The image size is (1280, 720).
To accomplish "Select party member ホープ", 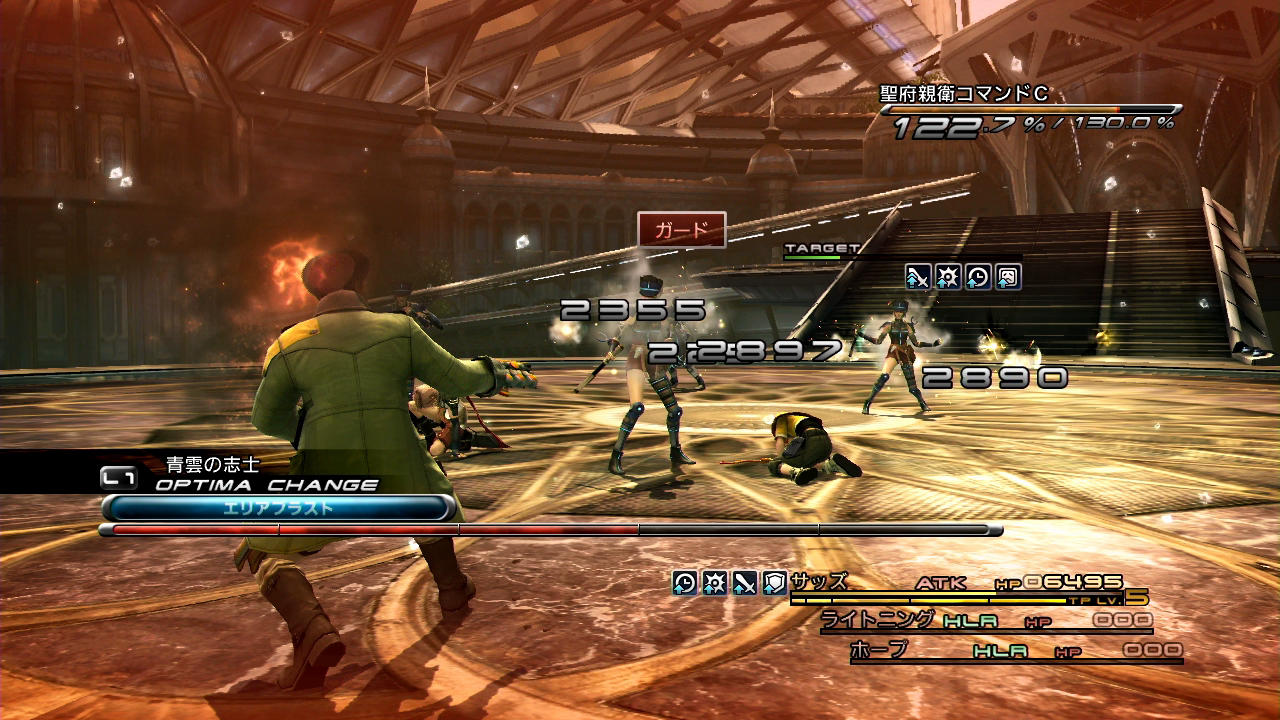I will click(878, 650).
